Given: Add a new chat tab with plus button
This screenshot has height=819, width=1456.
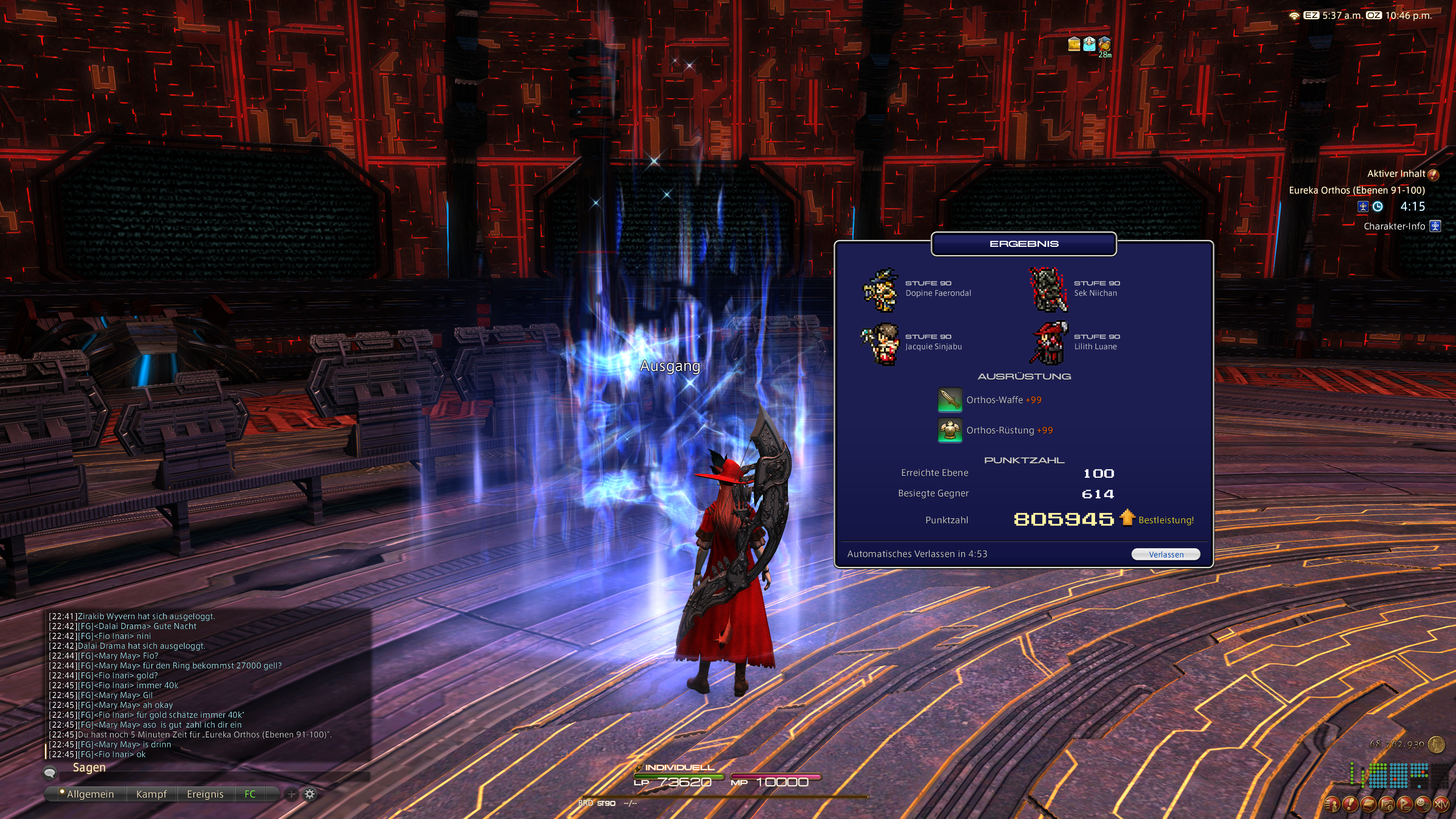Looking at the screenshot, I should 291,794.
